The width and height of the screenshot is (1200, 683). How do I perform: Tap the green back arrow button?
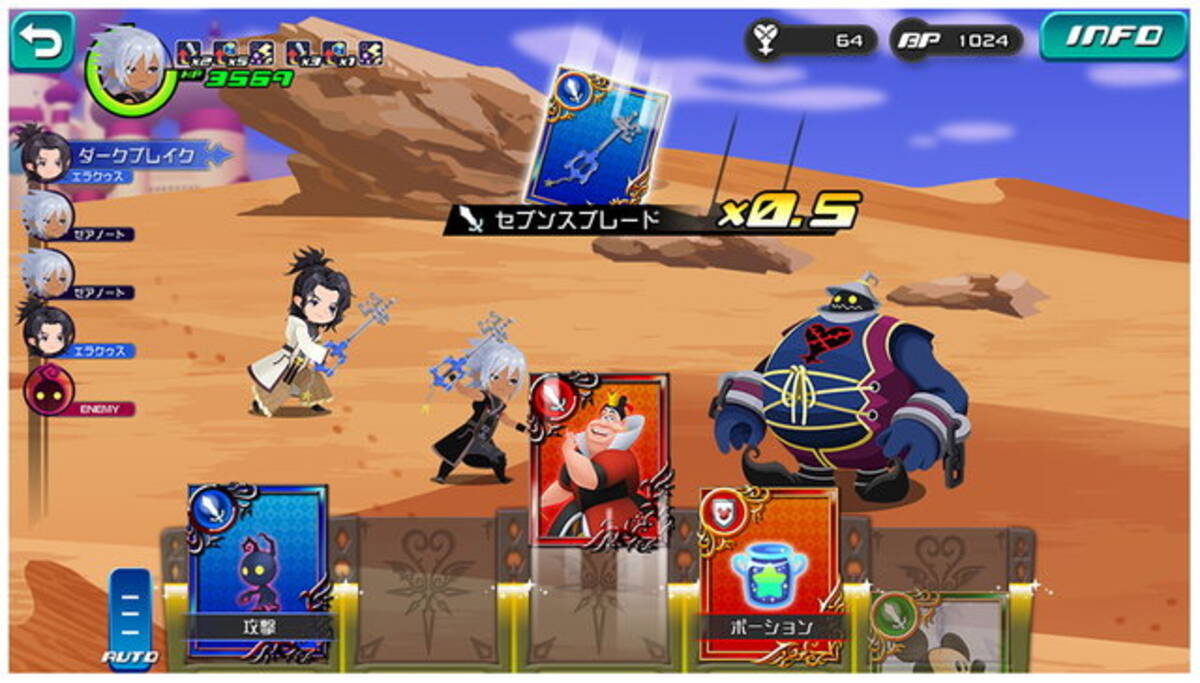(x=42, y=41)
